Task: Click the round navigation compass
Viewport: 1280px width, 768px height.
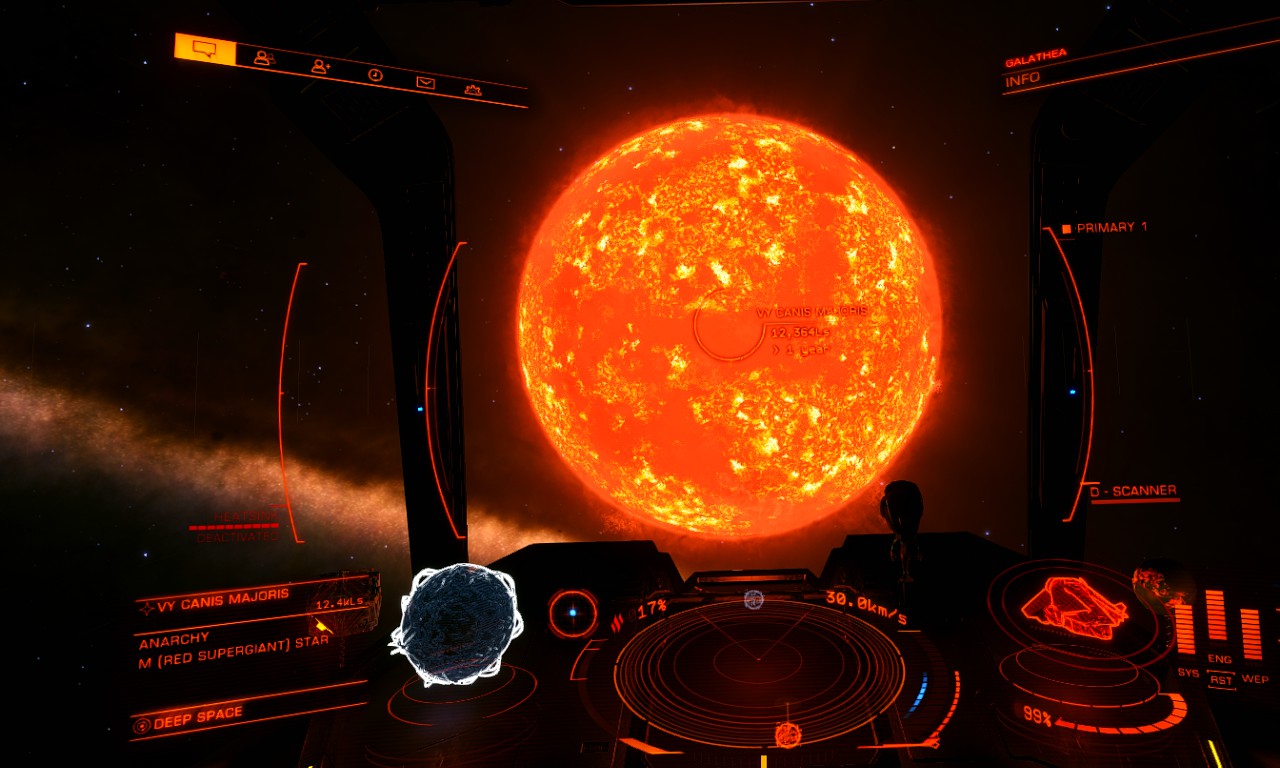Action: tap(573, 612)
